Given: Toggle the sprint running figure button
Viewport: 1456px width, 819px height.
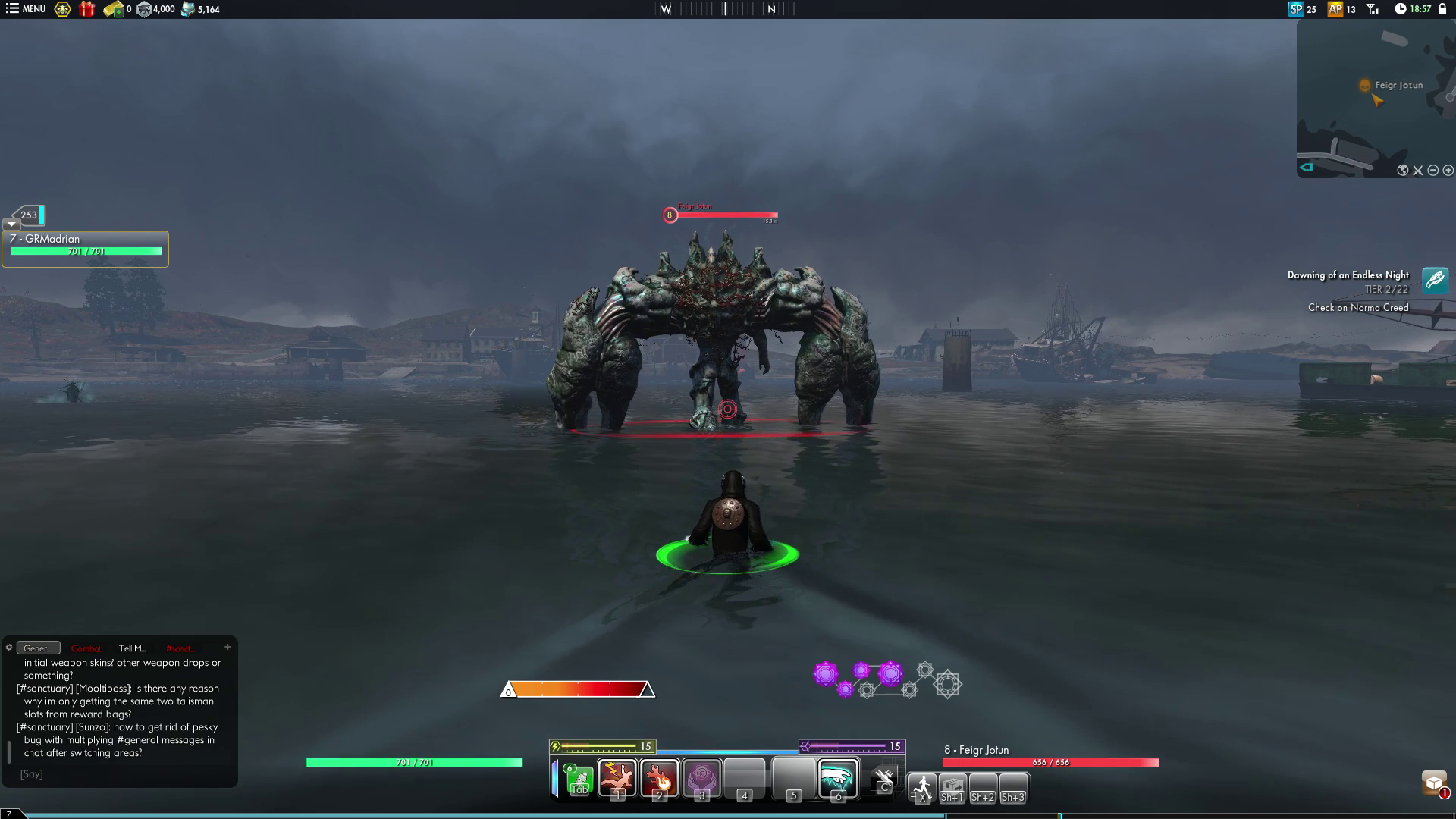Looking at the screenshot, I should coord(922,787).
